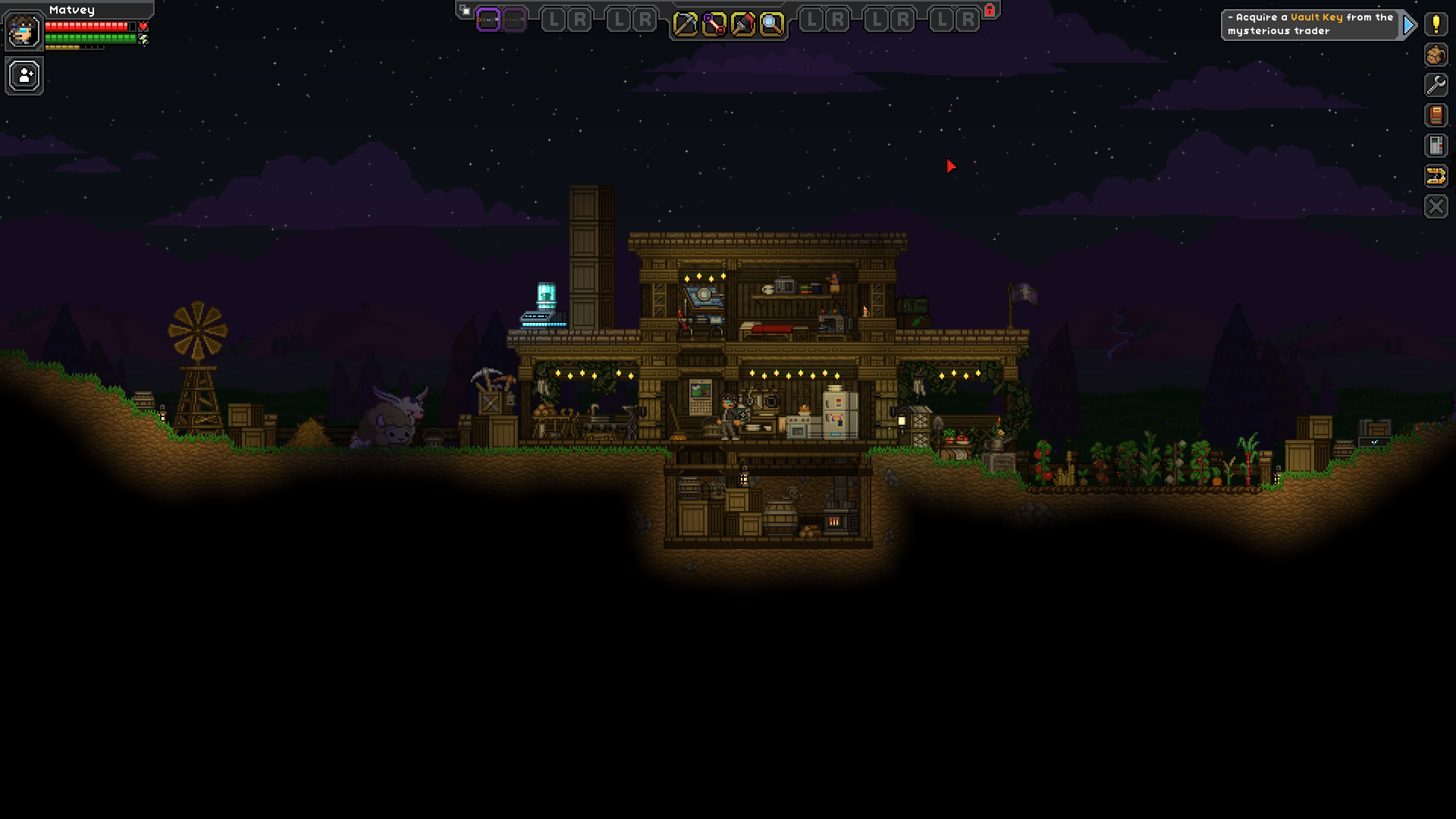
Task: Click the invite player button below the portrait
Action: 24,75
